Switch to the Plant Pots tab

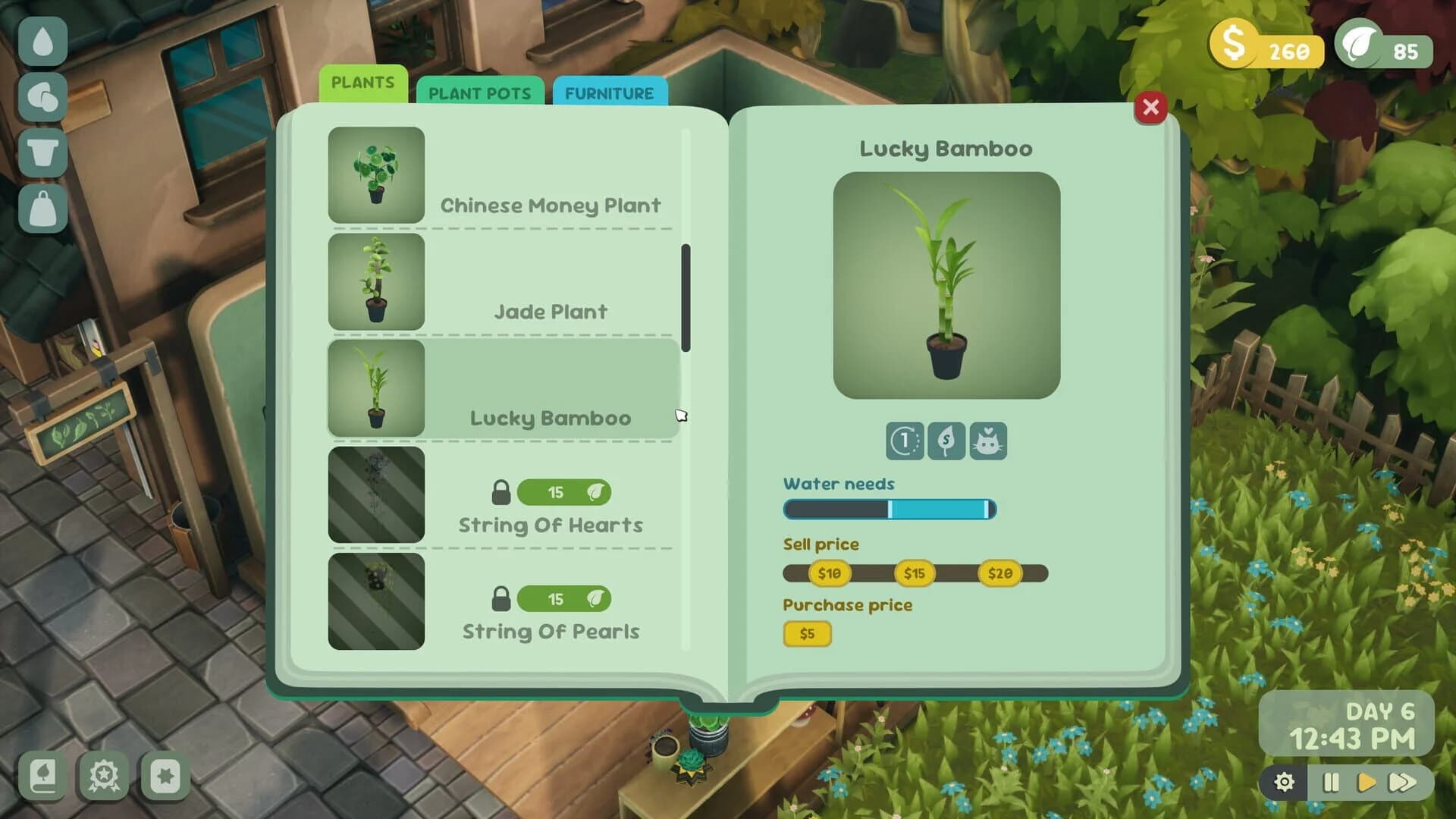[x=480, y=93]
